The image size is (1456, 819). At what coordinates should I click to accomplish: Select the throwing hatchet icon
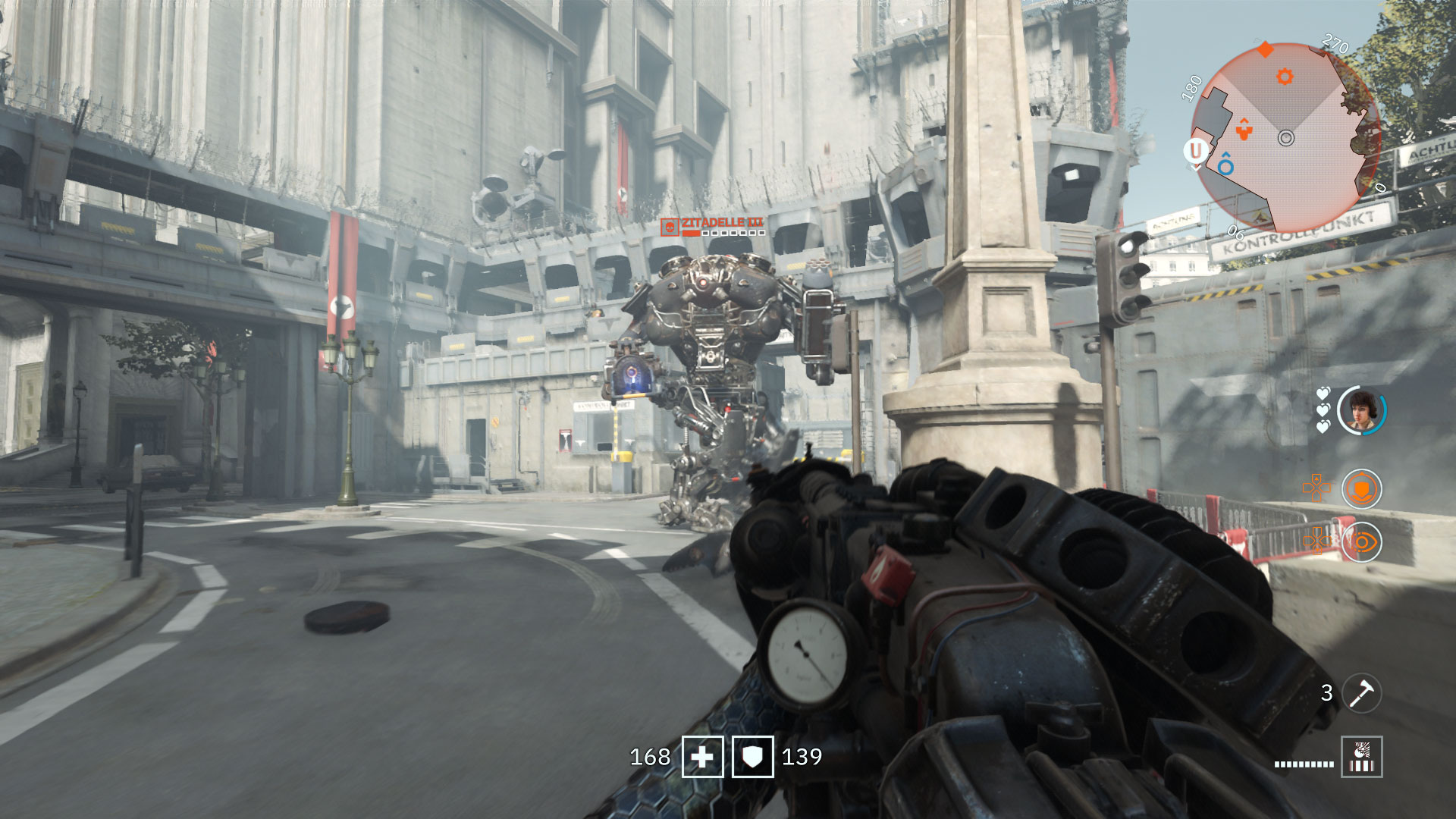click(x=1361, y=692)
